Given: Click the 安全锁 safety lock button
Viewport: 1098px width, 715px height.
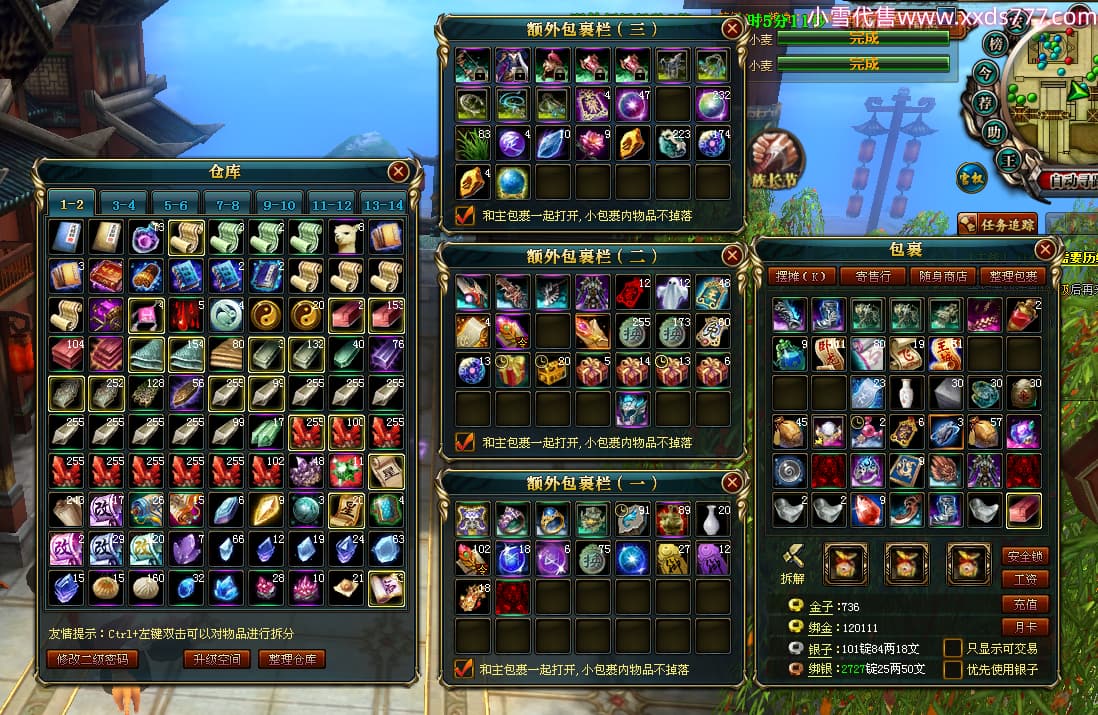Looking at the screenshot, I should 1025,556.
